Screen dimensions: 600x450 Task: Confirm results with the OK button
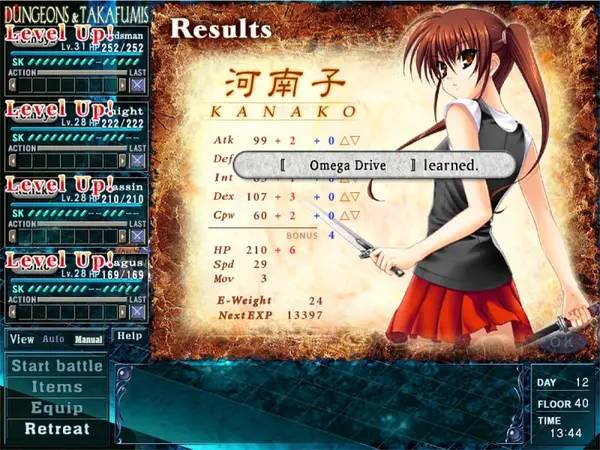pos(561,342)
